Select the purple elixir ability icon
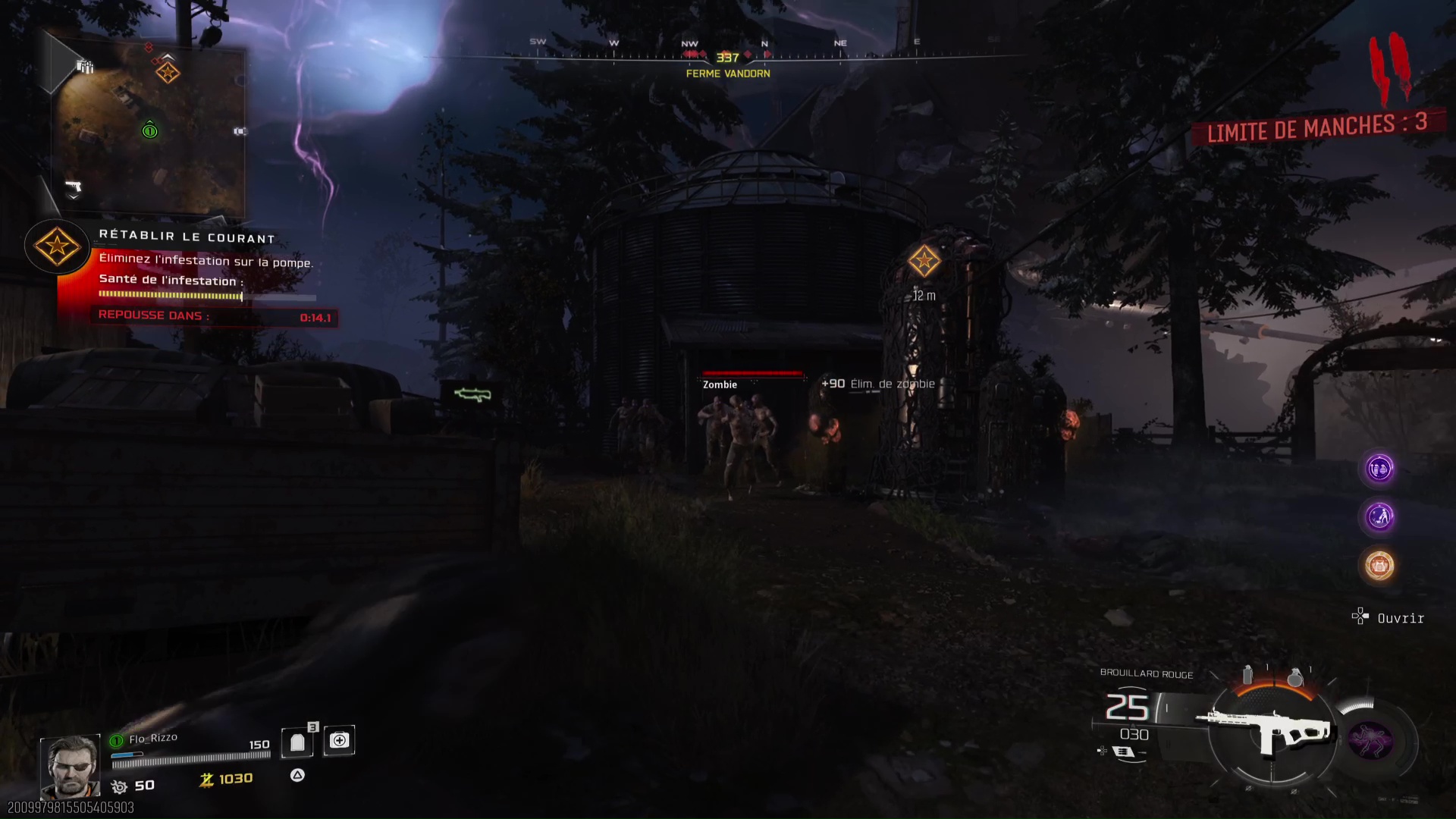Screen dimensions: 1456x819 tap(1380, 469)
